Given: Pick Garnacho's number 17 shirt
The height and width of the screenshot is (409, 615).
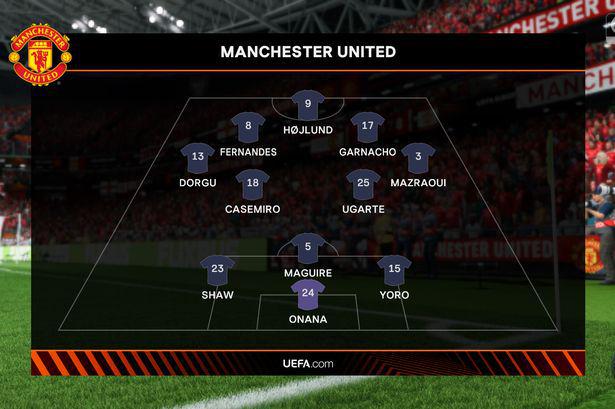Looking at the screenshot, I should (368, 127).
